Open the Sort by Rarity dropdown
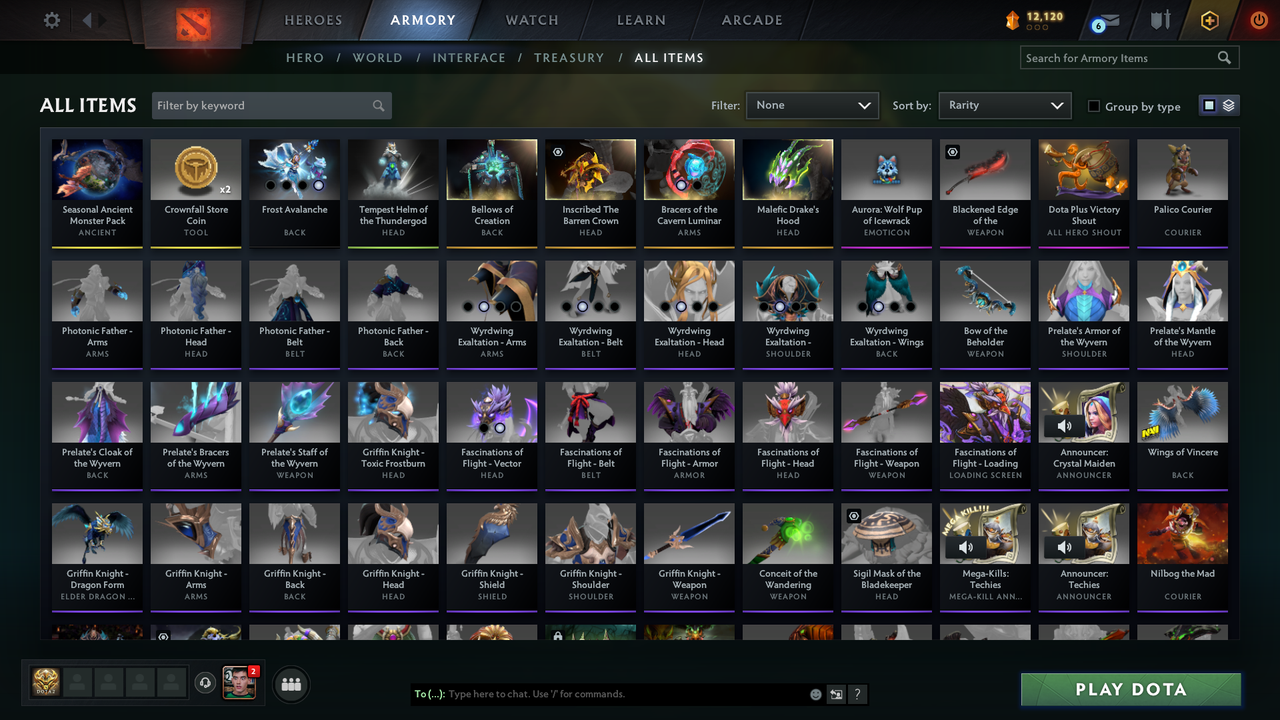 click(x=1004, y=105)
